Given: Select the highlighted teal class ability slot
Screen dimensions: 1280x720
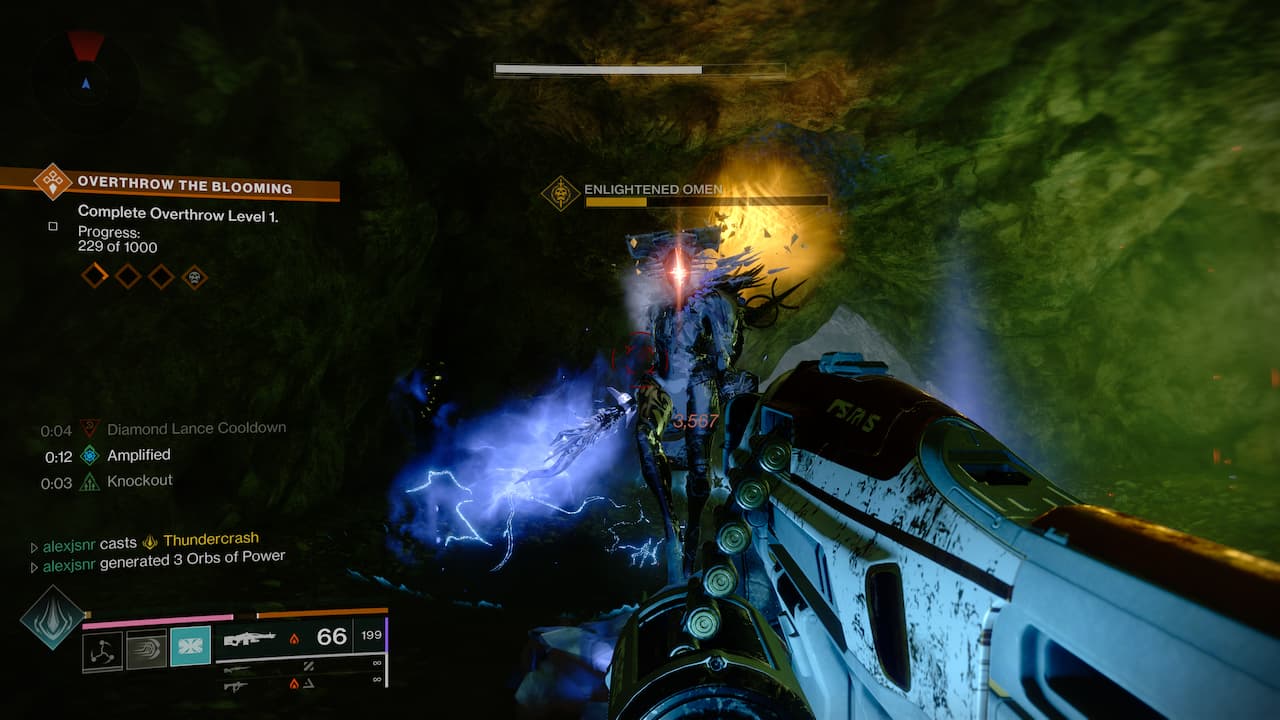Looking at the screenshot, I should (x=190, y=646).
